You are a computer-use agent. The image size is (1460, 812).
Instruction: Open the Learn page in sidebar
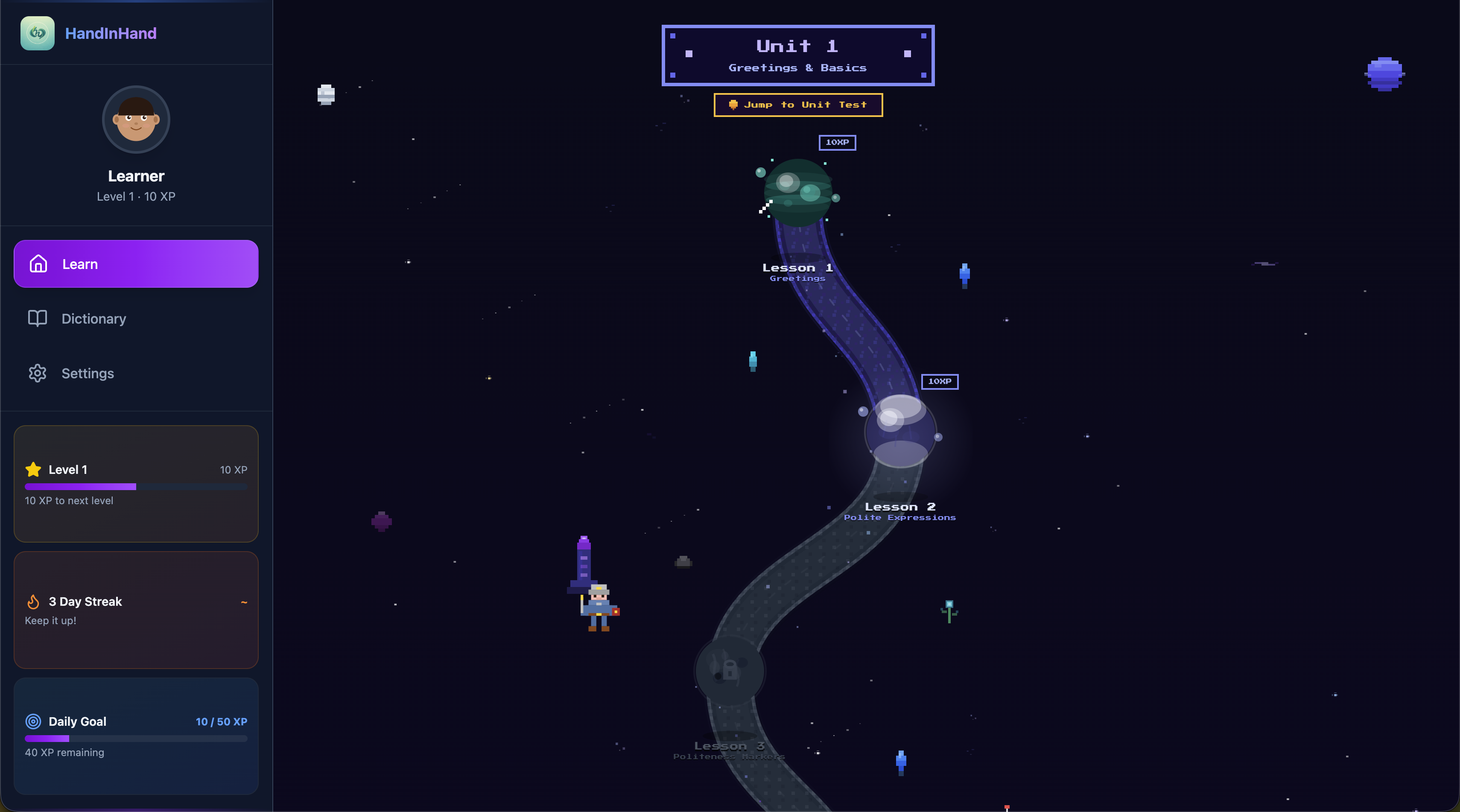click(x=135, y=263)
